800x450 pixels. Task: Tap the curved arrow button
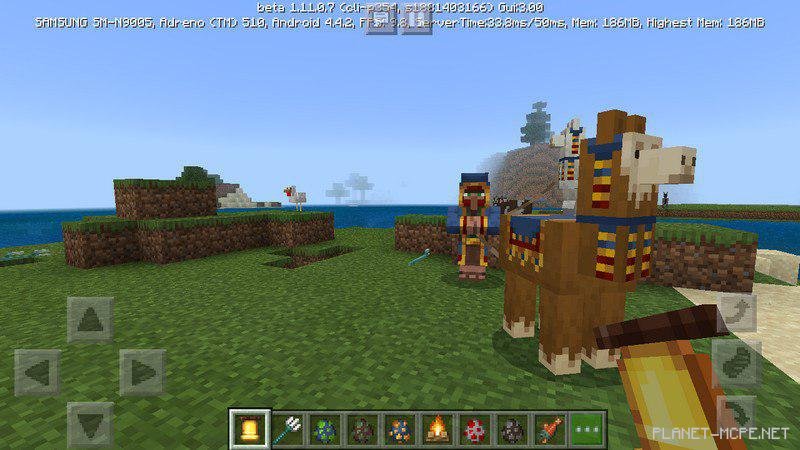point(737,311)
